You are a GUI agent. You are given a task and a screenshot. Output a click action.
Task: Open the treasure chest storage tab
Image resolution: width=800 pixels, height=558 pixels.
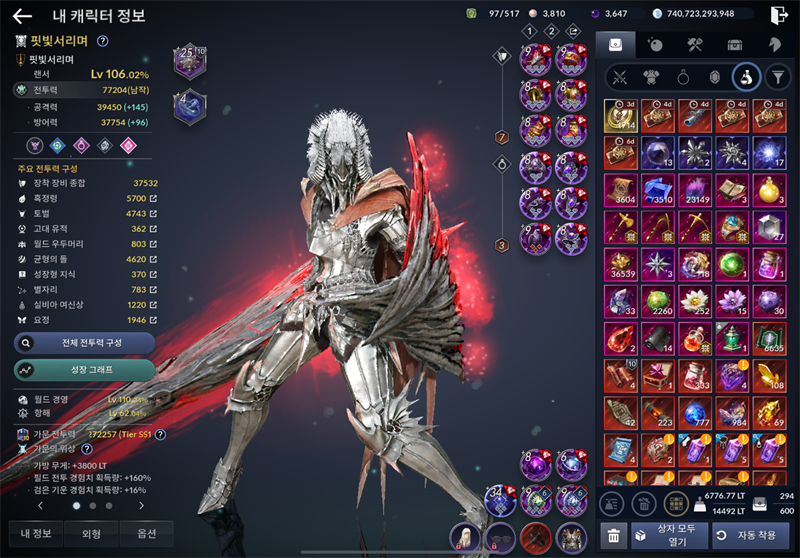(735, 44)
